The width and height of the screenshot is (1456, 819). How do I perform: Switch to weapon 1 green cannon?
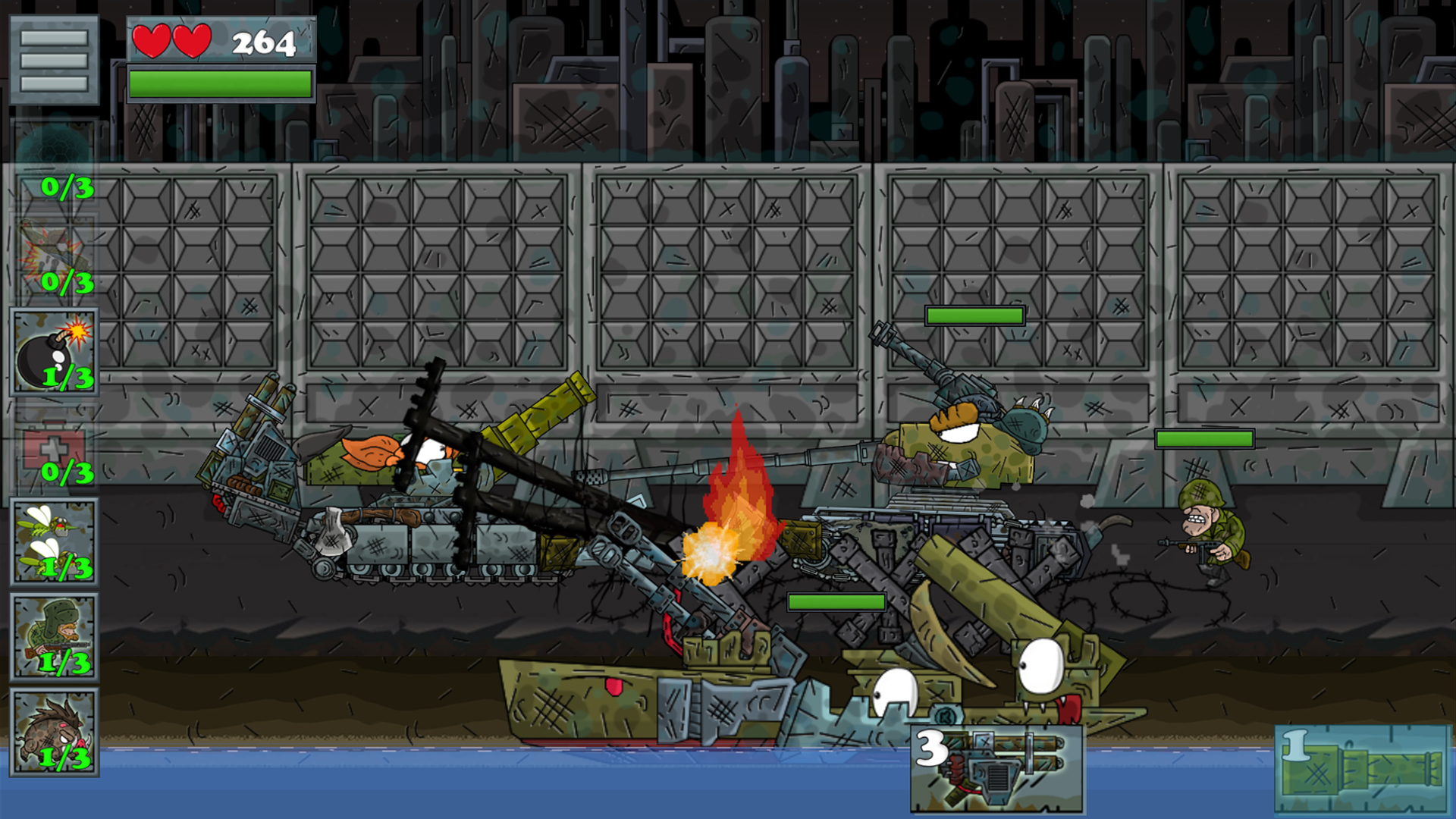tap(1361, 769)
